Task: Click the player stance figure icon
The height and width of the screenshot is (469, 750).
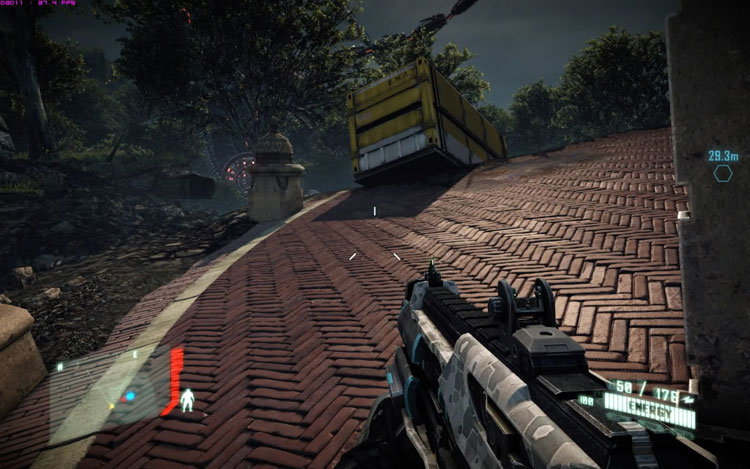Action: 187,401
